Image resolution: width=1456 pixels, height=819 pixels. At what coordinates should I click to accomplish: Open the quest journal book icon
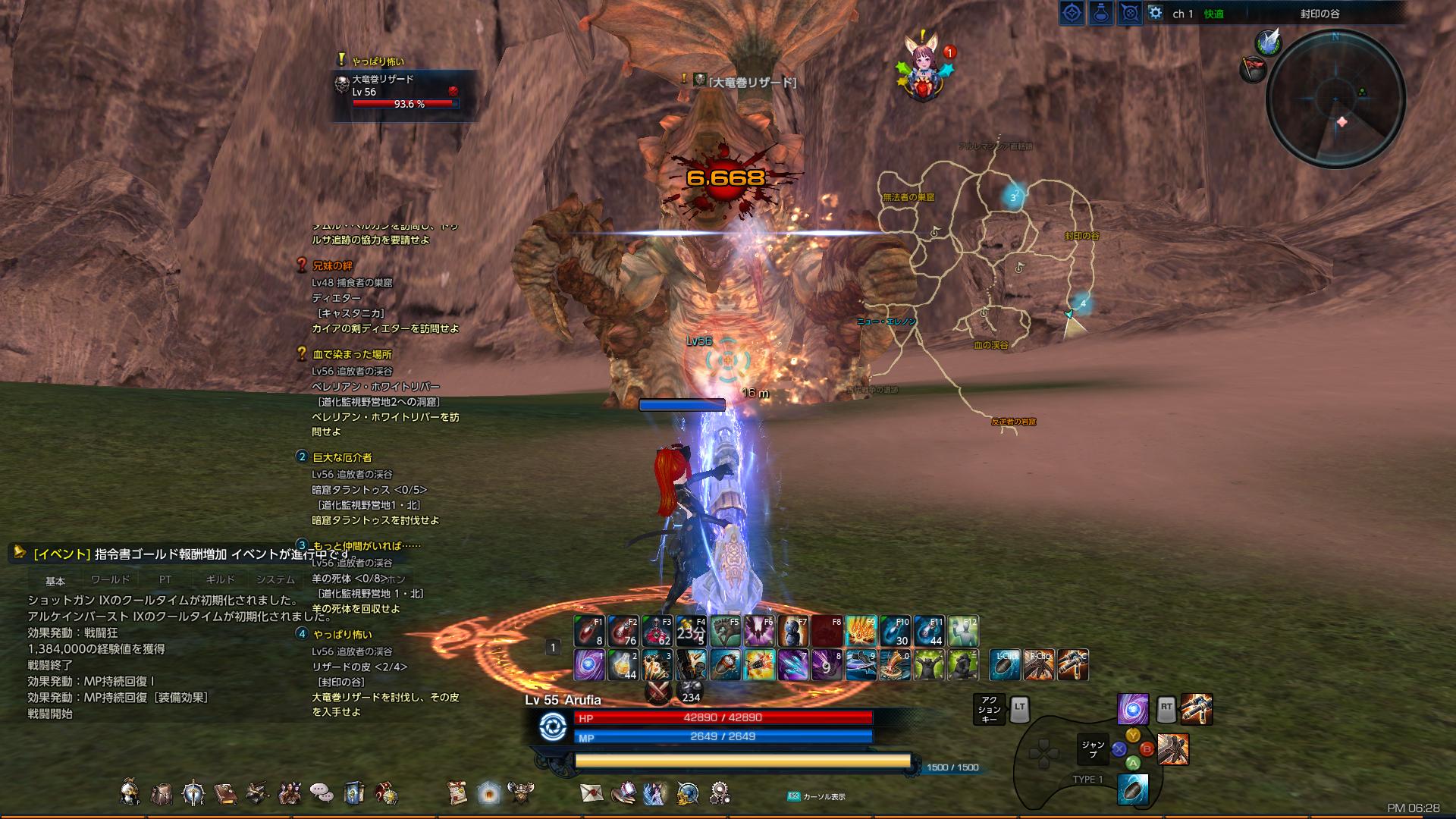click(x=226, y=791)
